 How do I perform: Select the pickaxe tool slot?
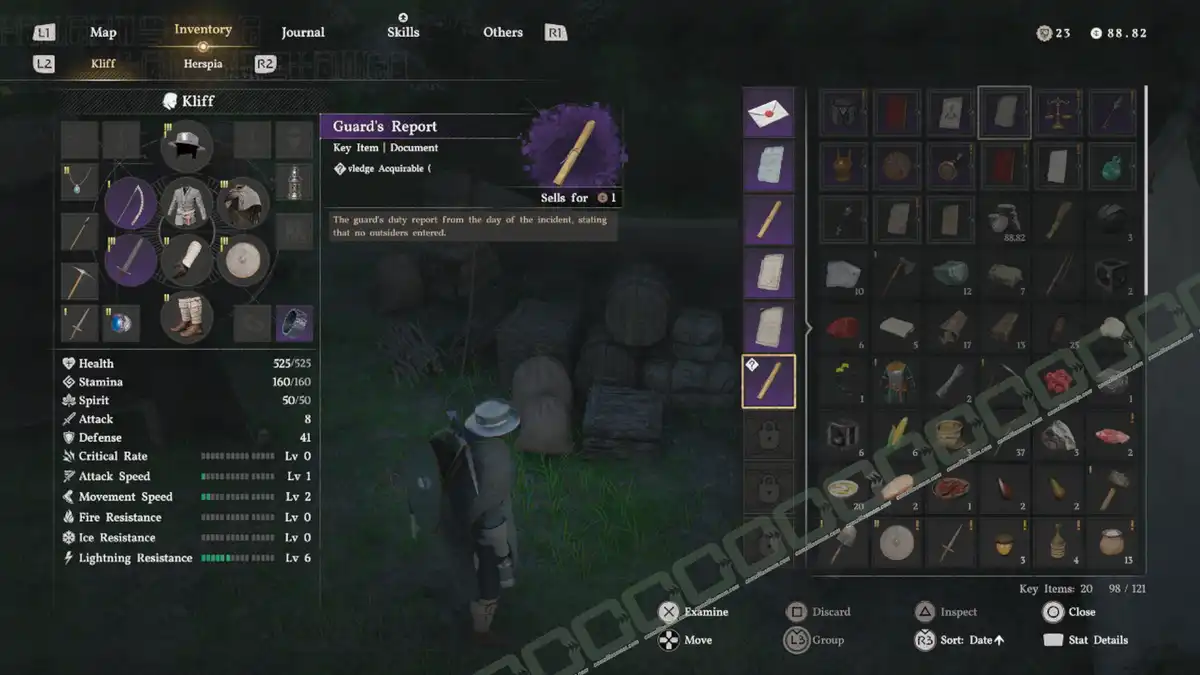[x=80, y=280]
